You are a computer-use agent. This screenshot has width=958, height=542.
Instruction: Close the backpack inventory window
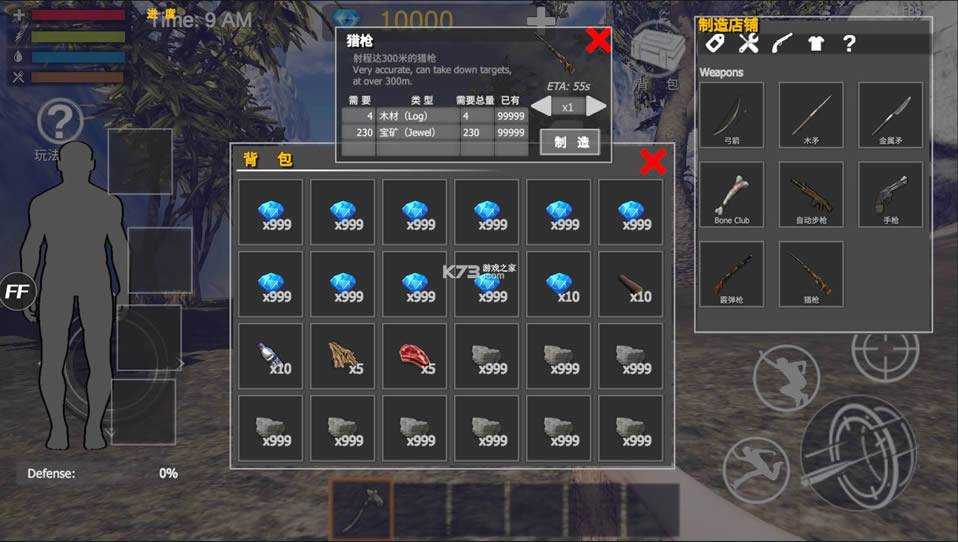click(653, 162)
